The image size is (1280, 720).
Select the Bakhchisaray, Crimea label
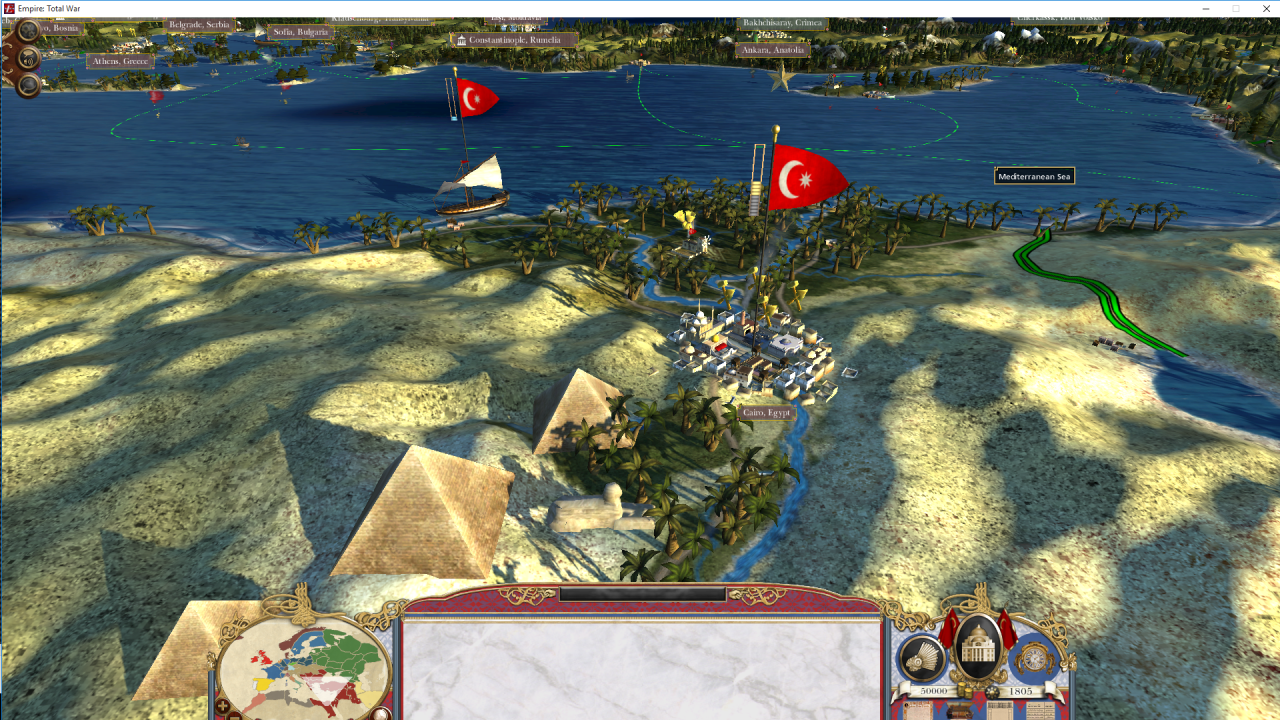tap(781, 23)
